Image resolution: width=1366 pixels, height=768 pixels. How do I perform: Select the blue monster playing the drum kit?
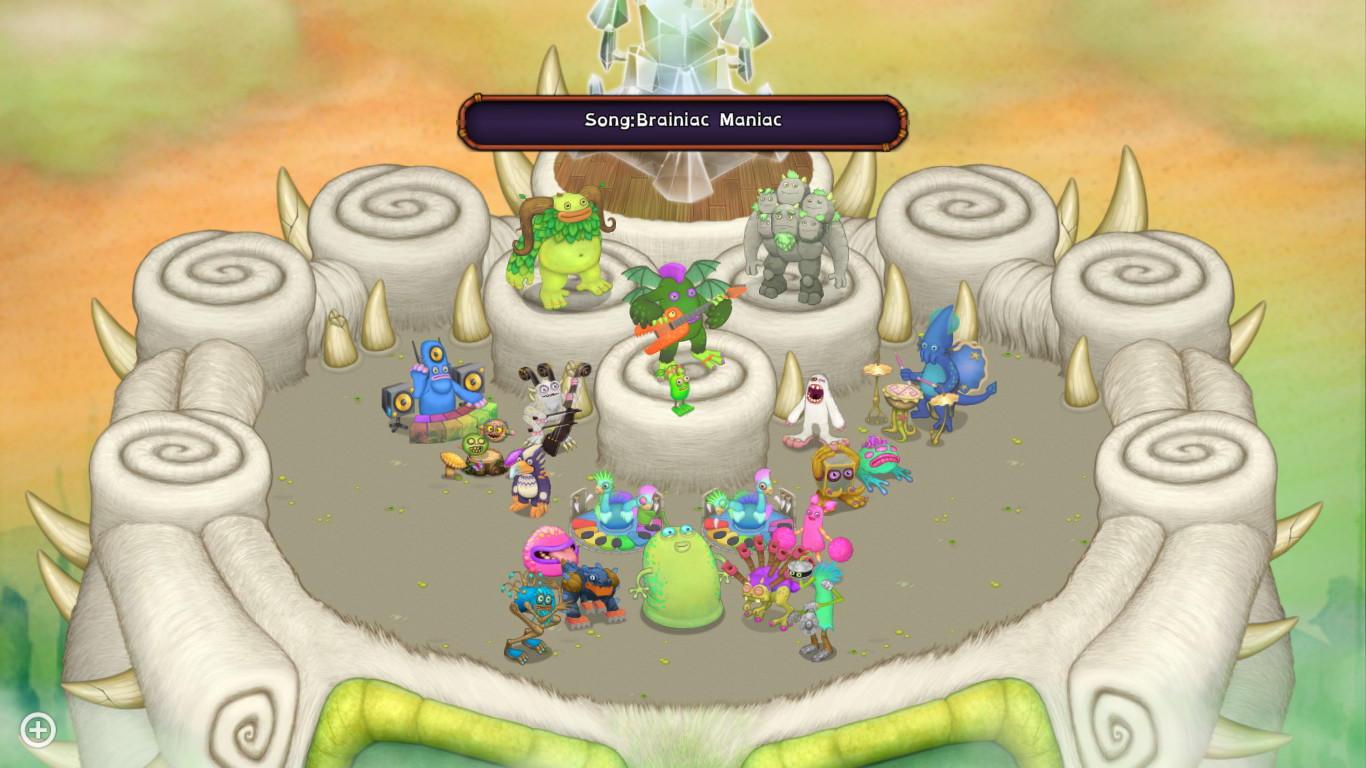tap(940, 370)
